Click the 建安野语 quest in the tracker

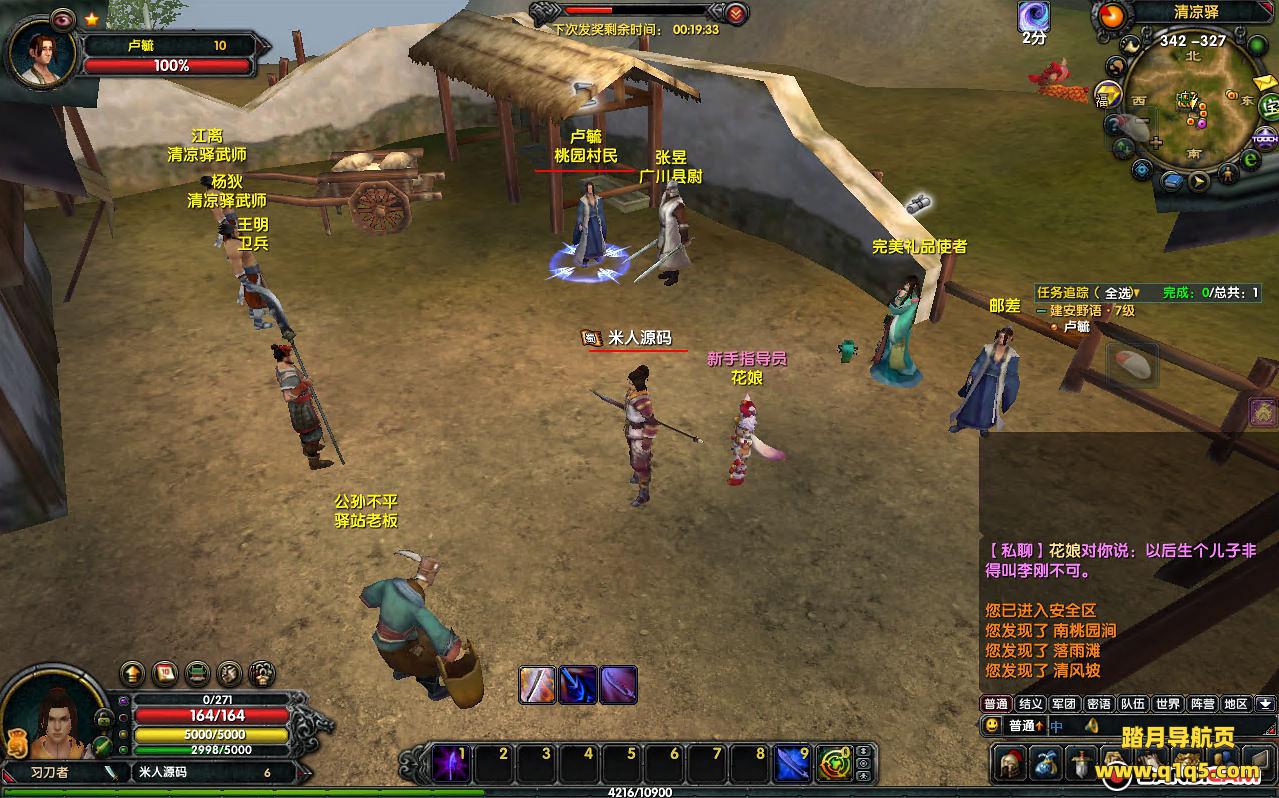[x=1090, y=310]
